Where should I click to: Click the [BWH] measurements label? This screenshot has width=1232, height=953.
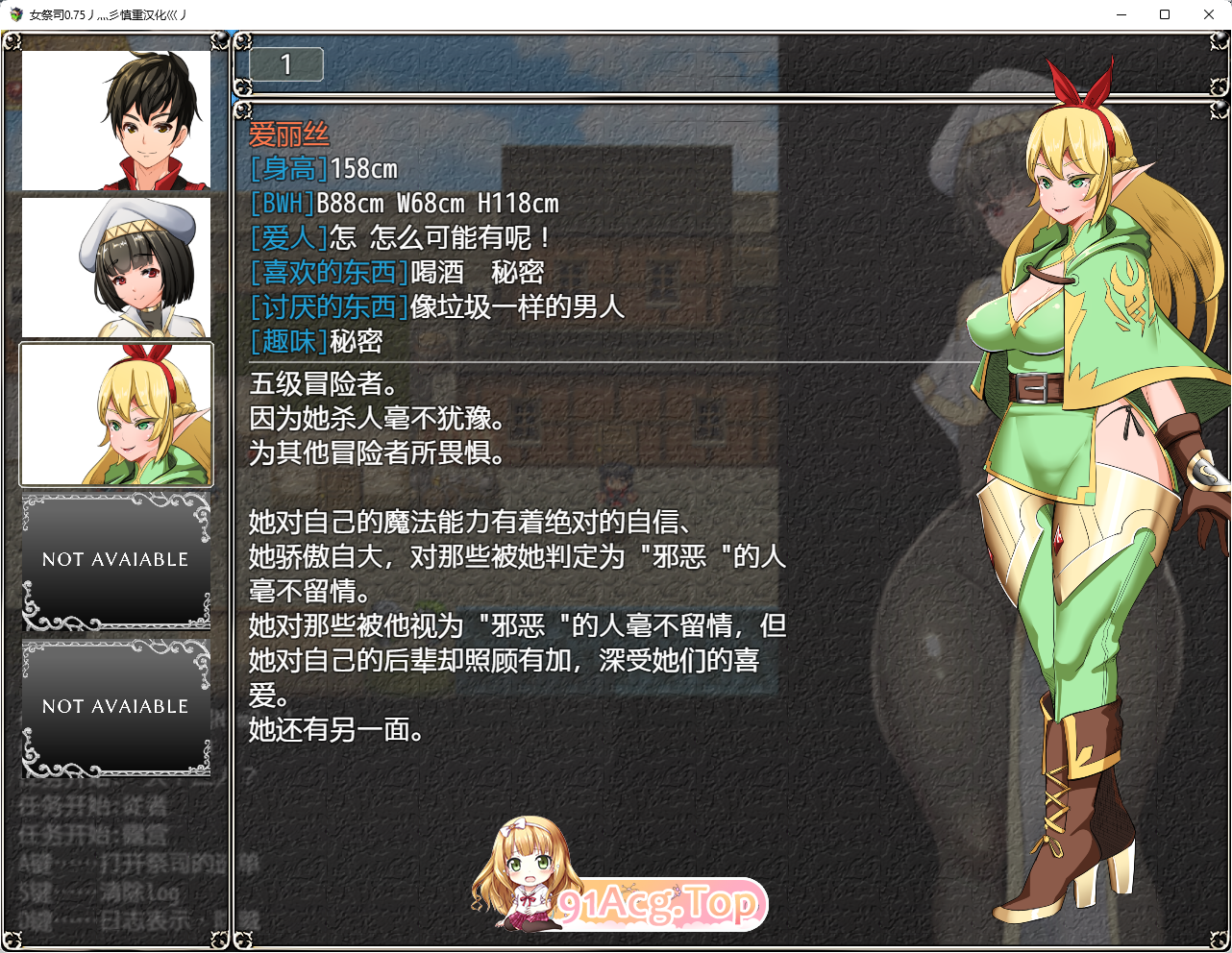[x=281, y=203]
